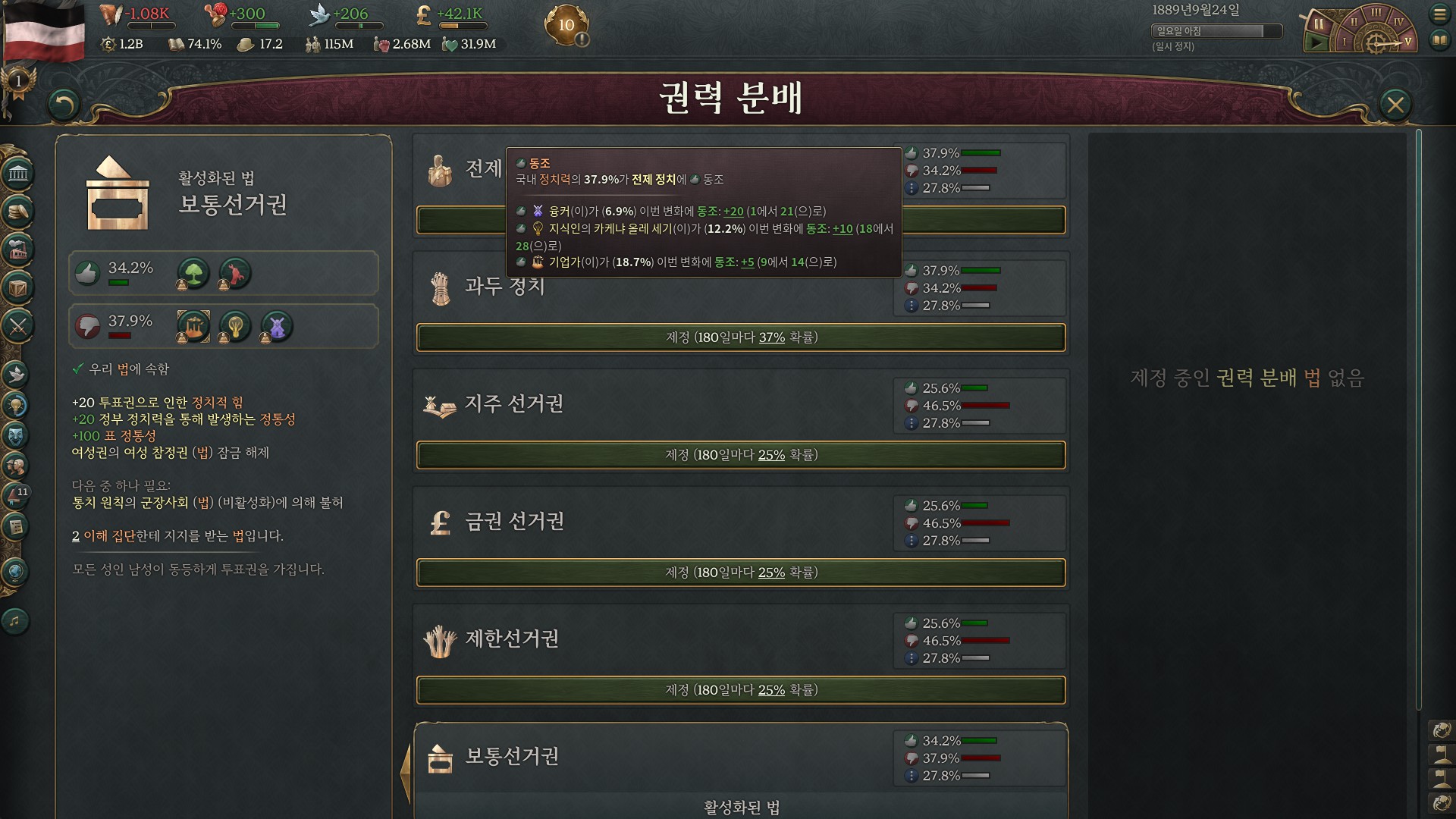Open the columned building sidebar menu
This screenshot has width=1456, height=819.
coord(18,174)
